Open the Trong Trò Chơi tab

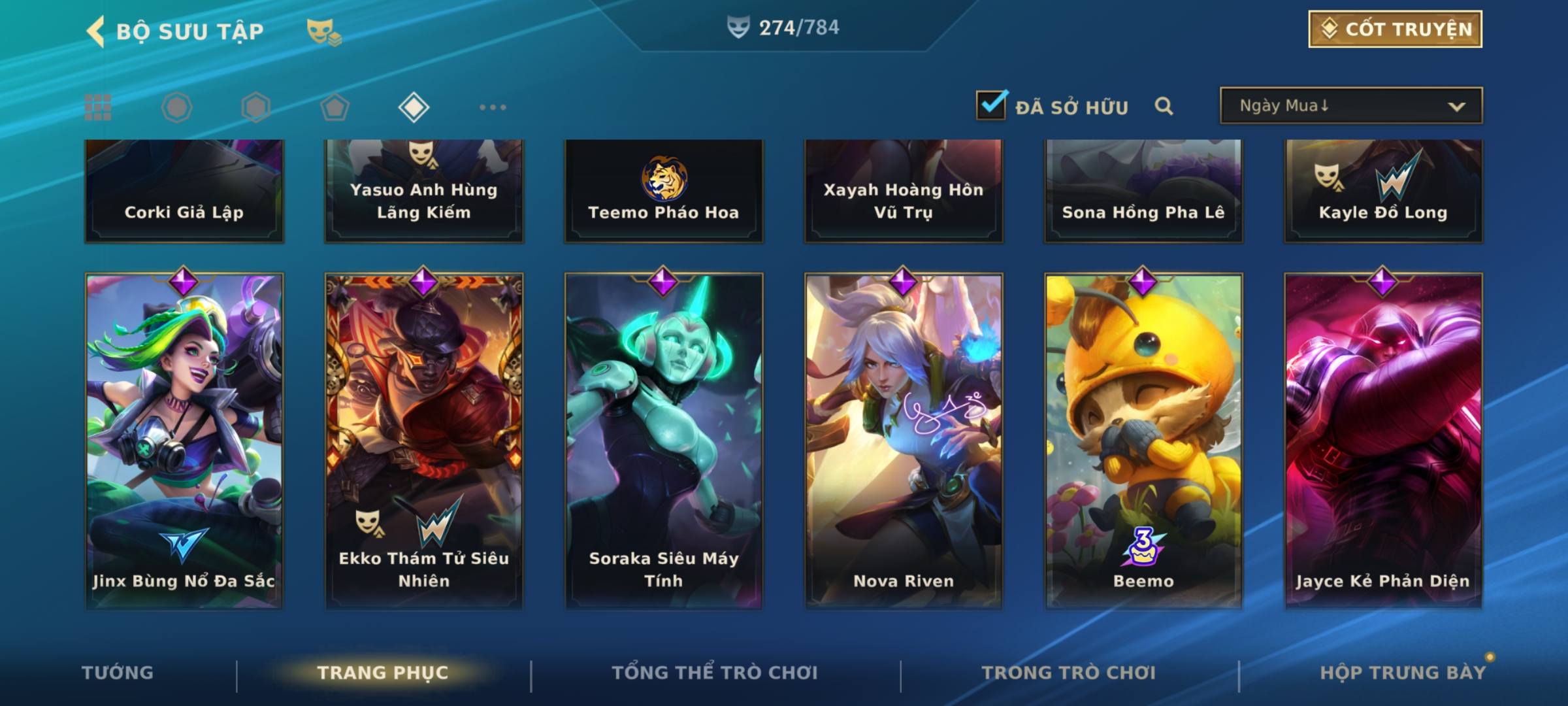(x=1069, y=673)
